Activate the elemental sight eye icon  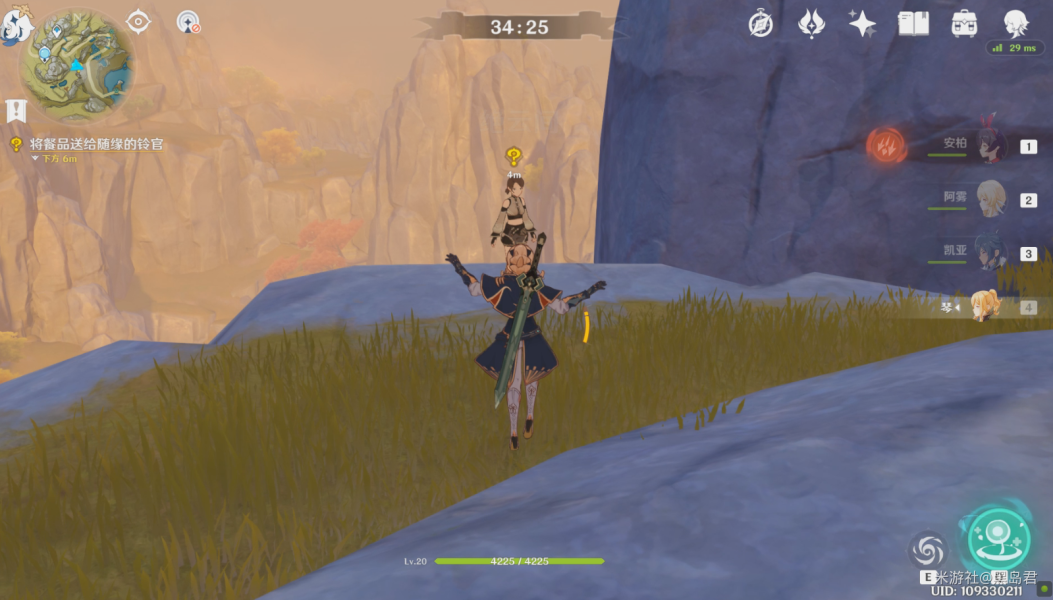pos(138,21)
